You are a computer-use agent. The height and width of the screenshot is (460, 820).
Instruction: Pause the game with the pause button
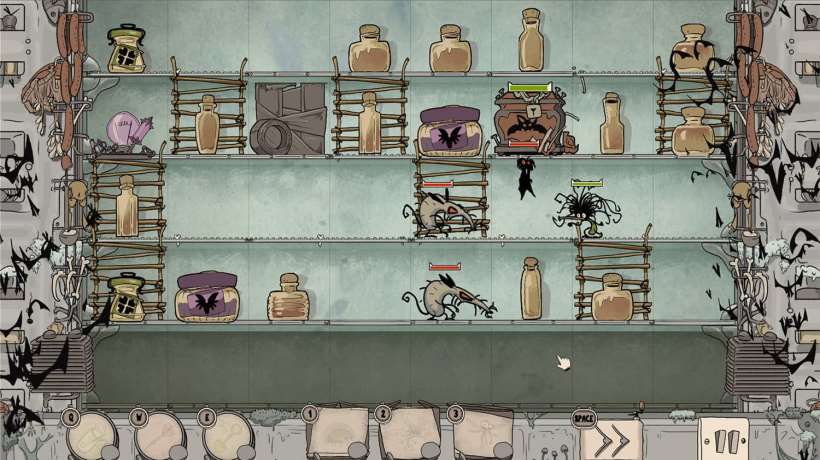point(723,439)
